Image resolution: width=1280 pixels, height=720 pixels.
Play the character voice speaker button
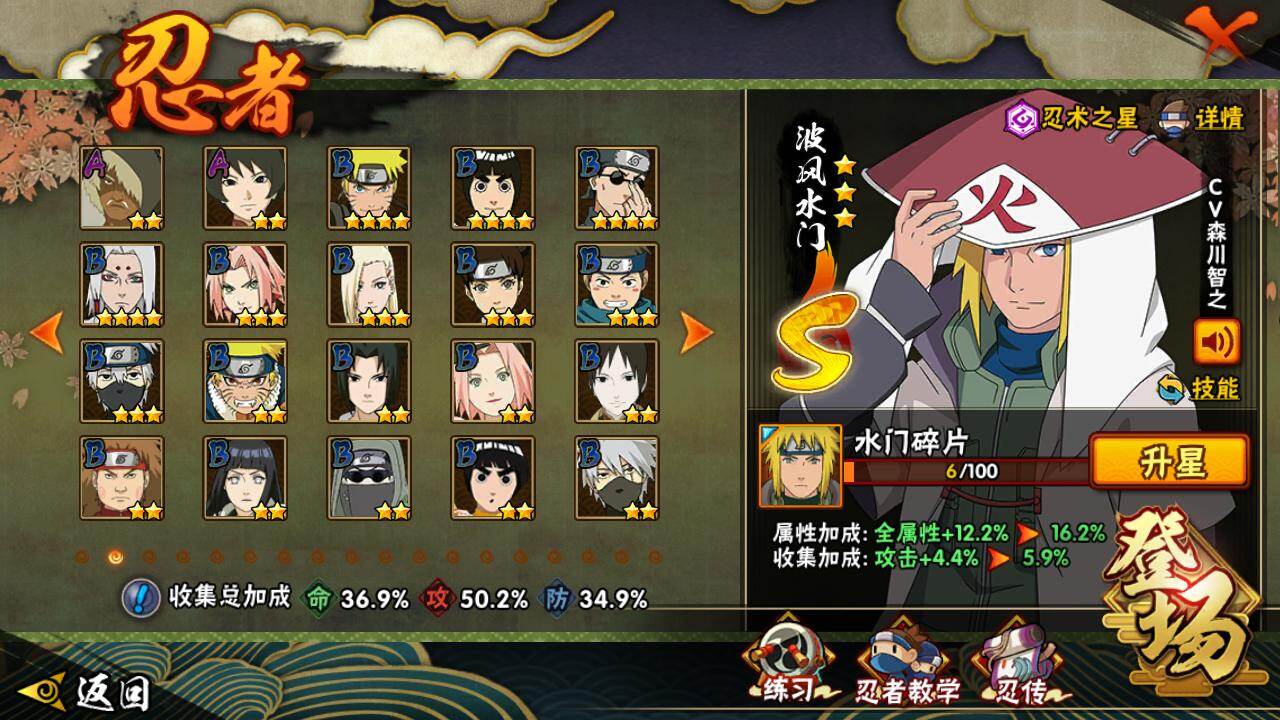click(1216, 341)
